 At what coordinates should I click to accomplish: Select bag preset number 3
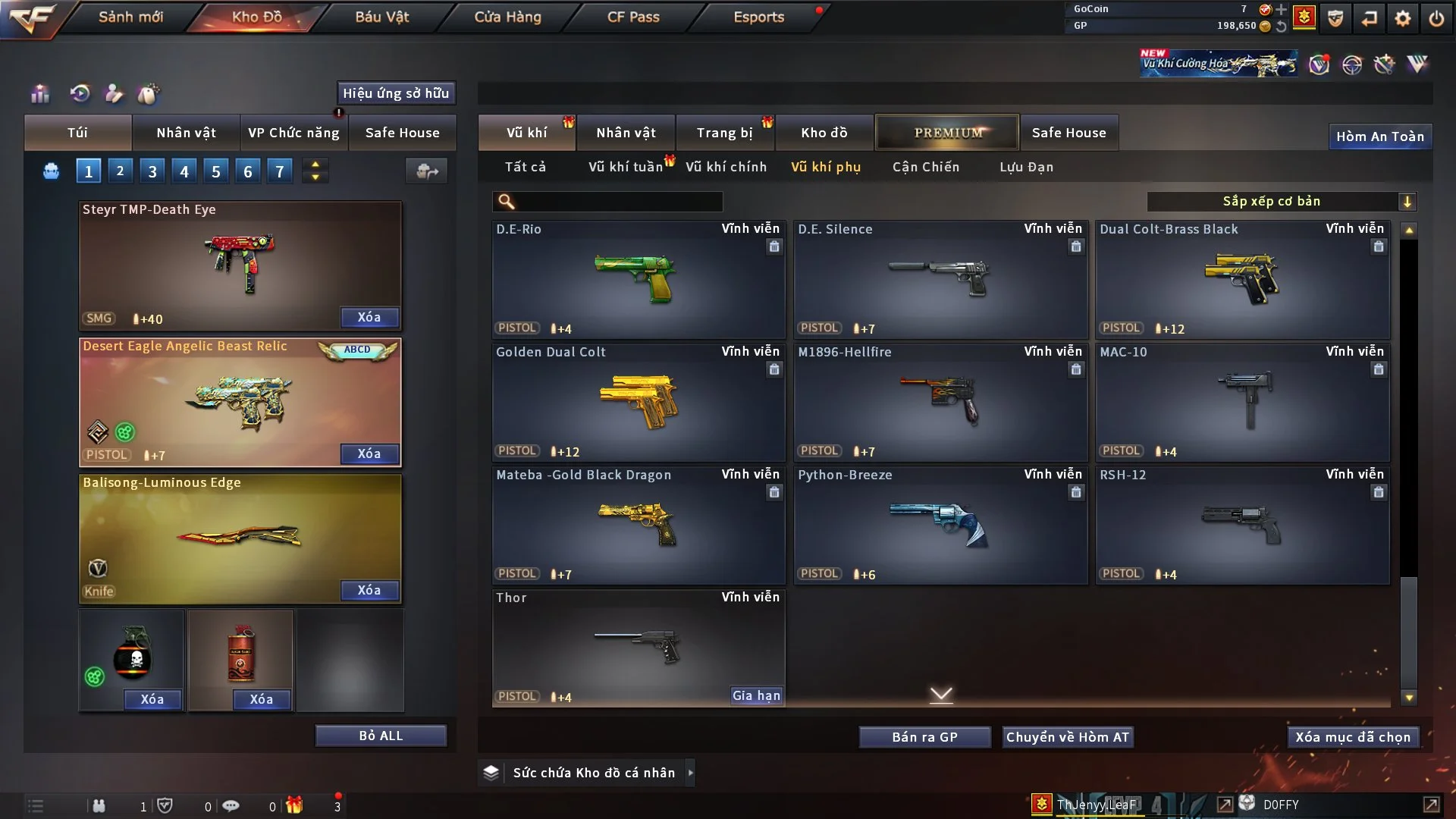point(152,171)
